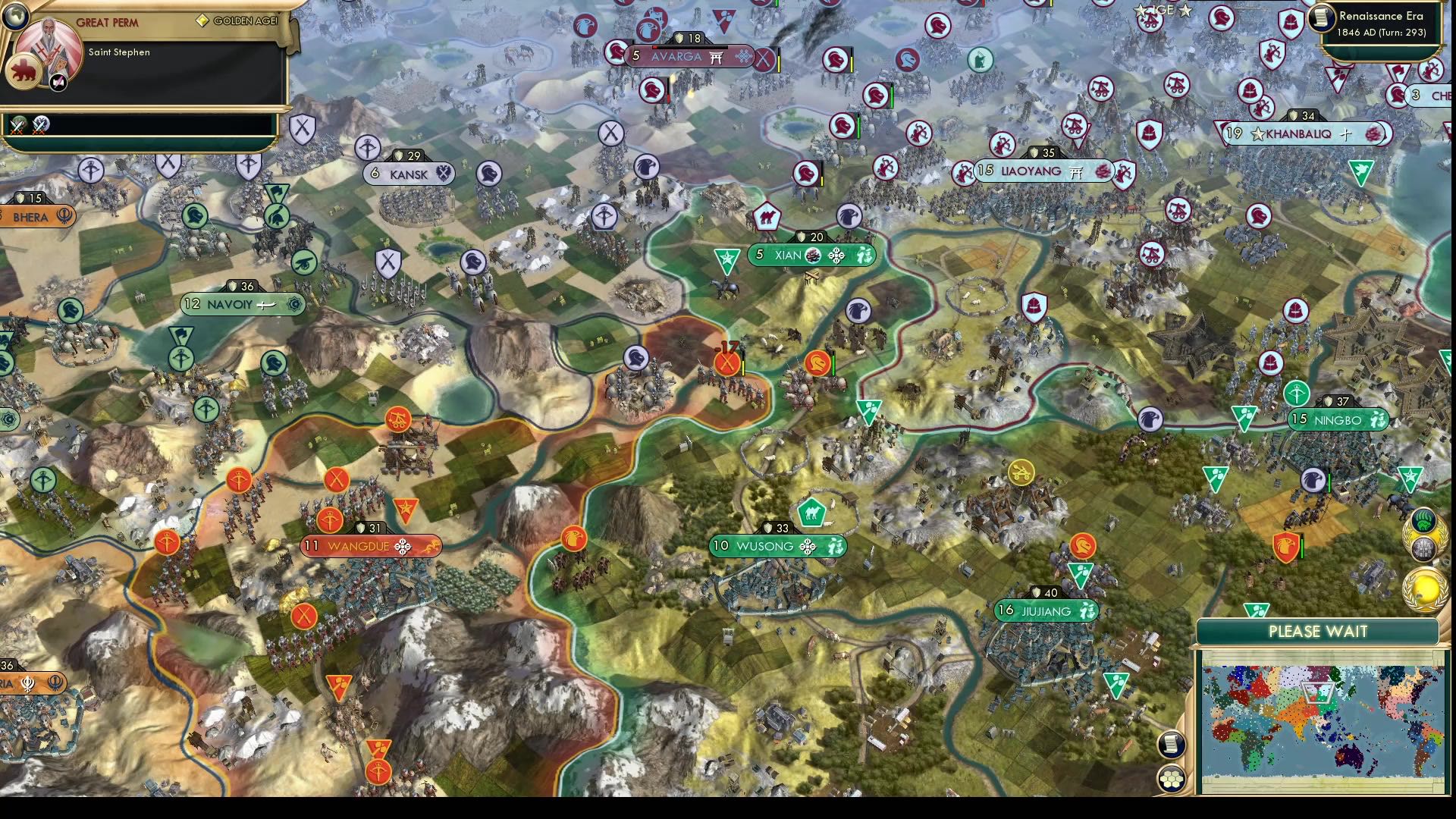Click Australia on the minimap
This screenshot has height=819, width=1456.
click(x=1350, y=758)
